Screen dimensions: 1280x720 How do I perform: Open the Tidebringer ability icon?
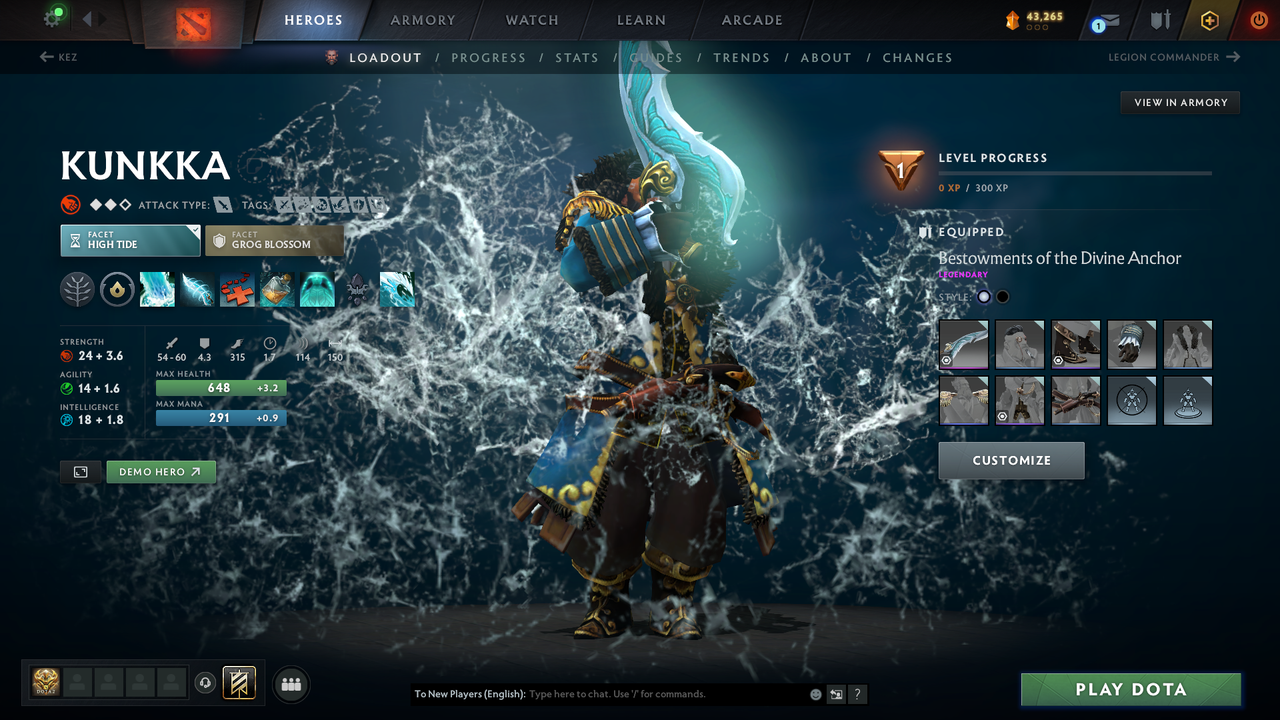[x=197, y=290]
